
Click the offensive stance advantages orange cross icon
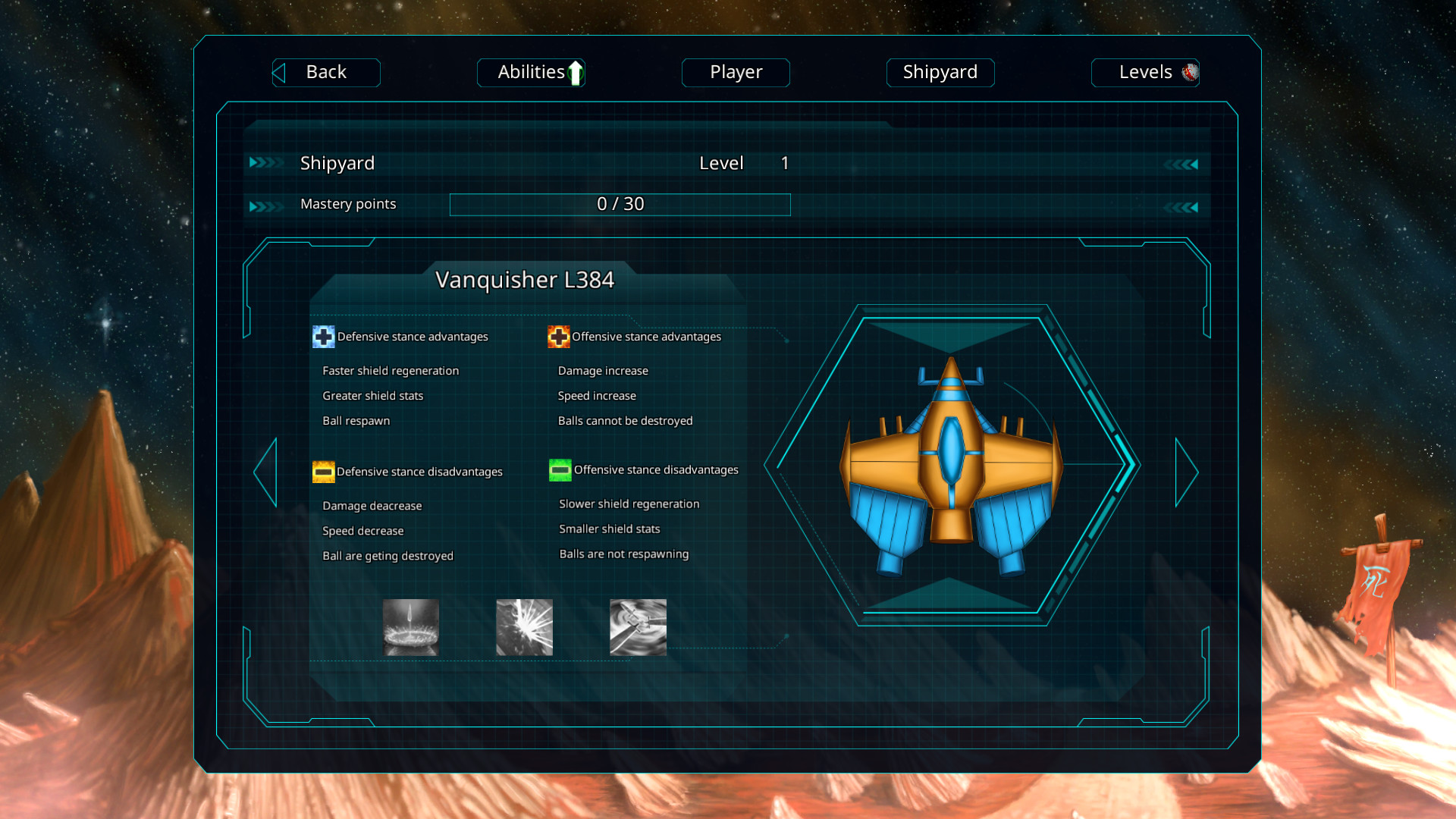click(x=559, y=337)
